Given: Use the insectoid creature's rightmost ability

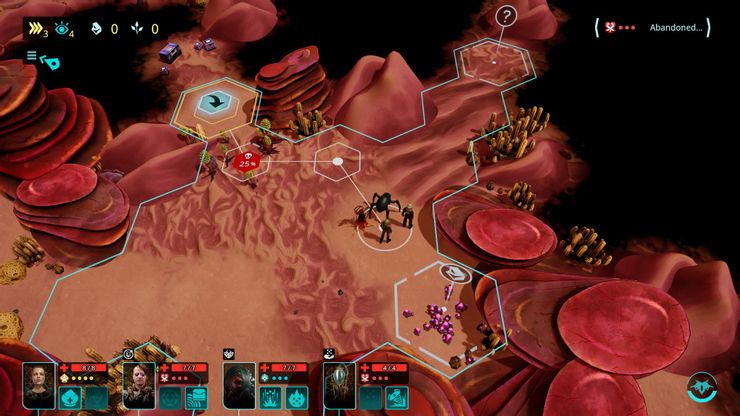Looking at the screenshot, I should click(396, 397).
